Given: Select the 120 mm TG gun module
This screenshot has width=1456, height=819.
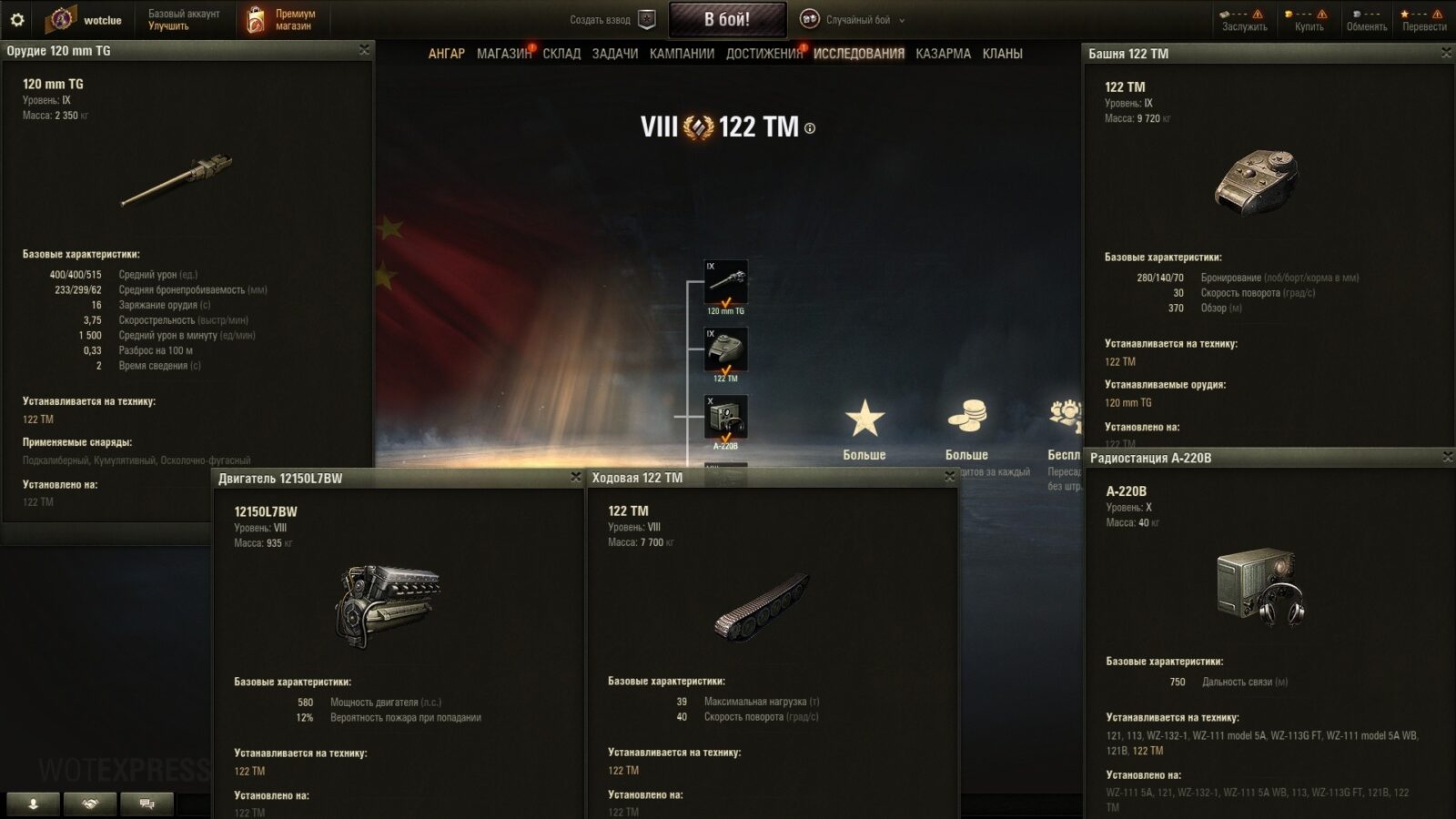Looking at the screenshot, I should [x=725, y=283].
